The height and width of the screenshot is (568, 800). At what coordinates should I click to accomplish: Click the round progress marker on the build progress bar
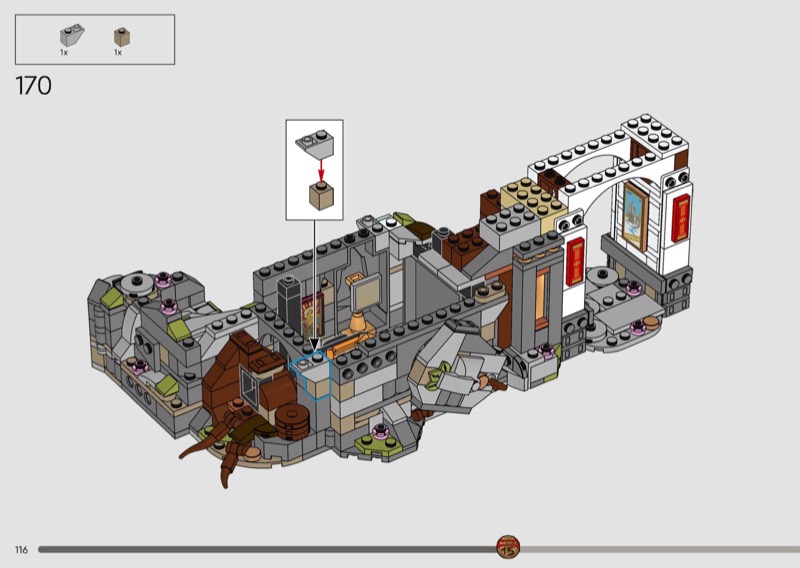pos(508,548)
